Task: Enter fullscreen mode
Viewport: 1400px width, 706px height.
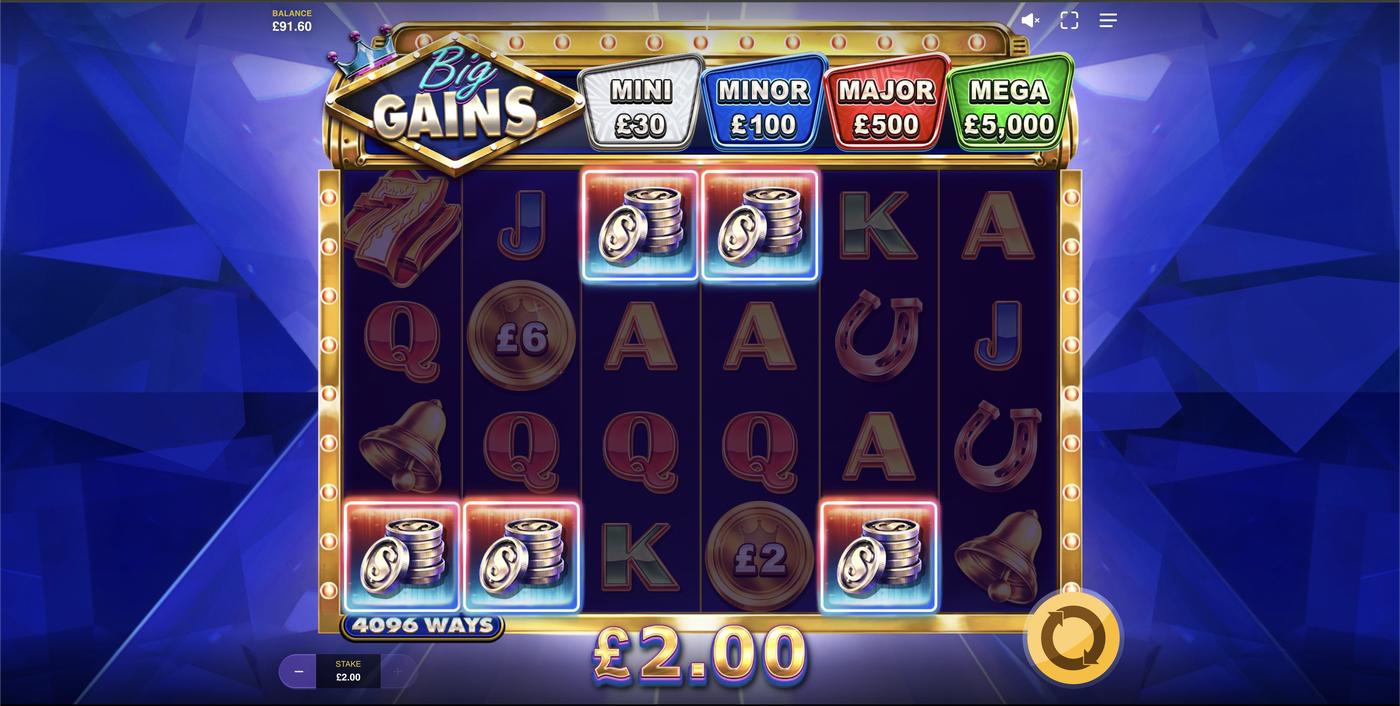Action: click(x=1069, y=20)
